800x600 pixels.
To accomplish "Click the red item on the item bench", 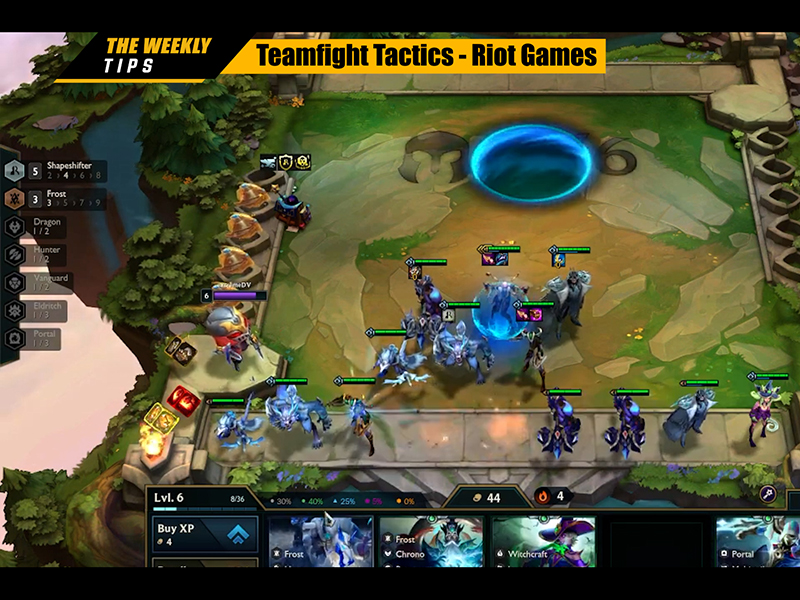I will pos(181,399).
